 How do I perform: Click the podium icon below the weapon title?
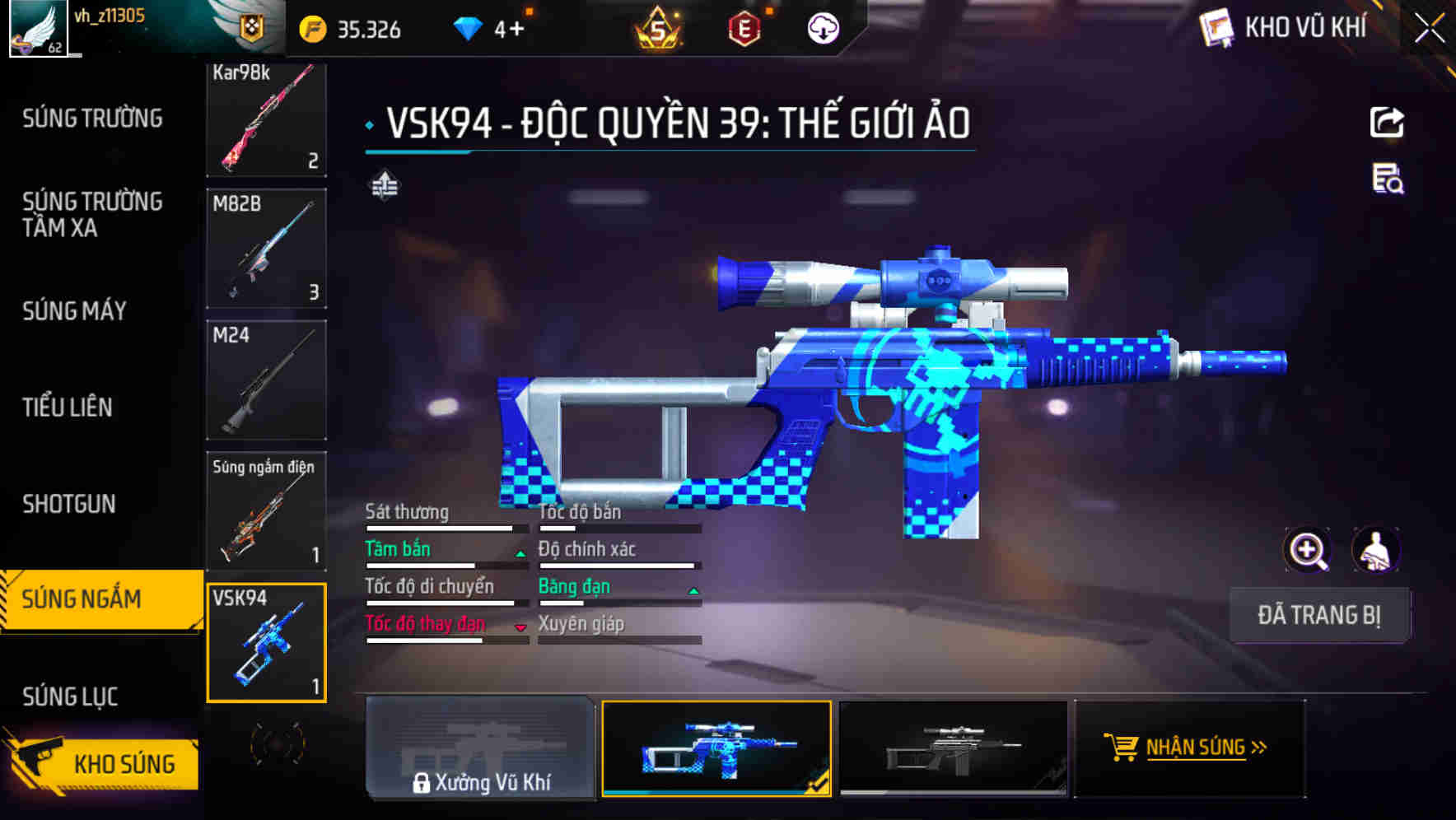pos(384,186)
